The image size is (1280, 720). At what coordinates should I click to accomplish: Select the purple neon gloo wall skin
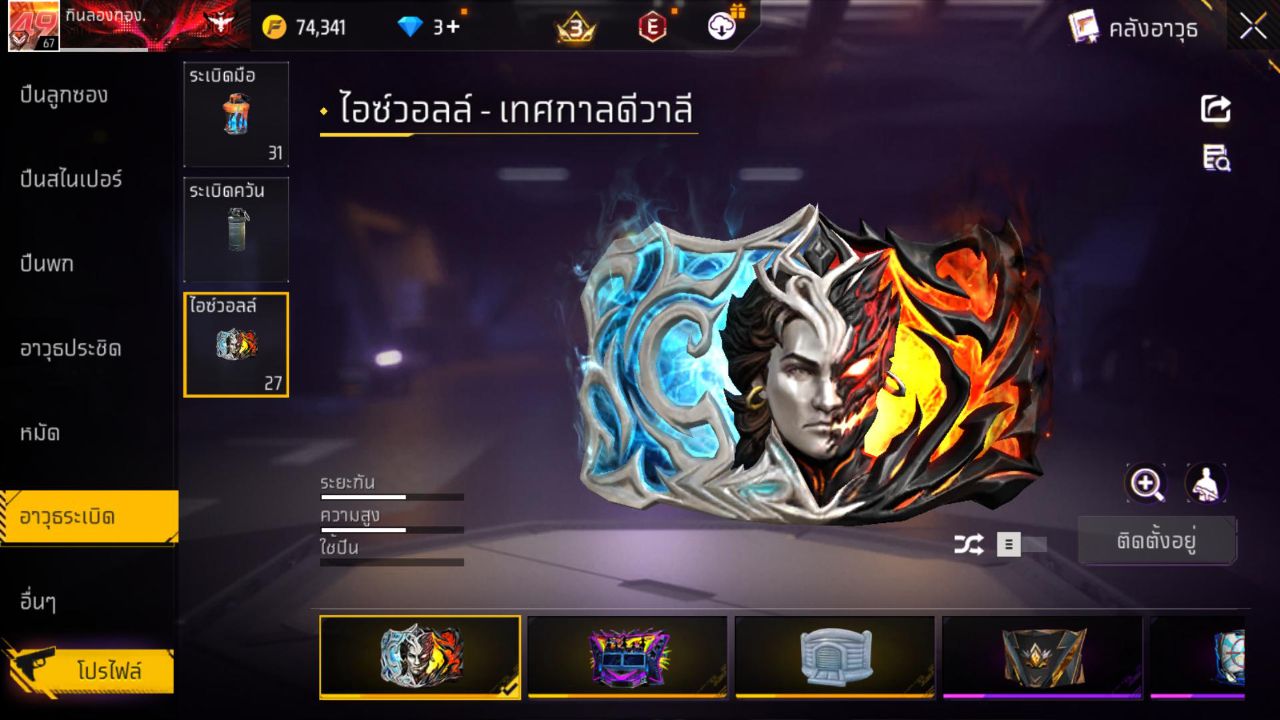tap(627, 656)
